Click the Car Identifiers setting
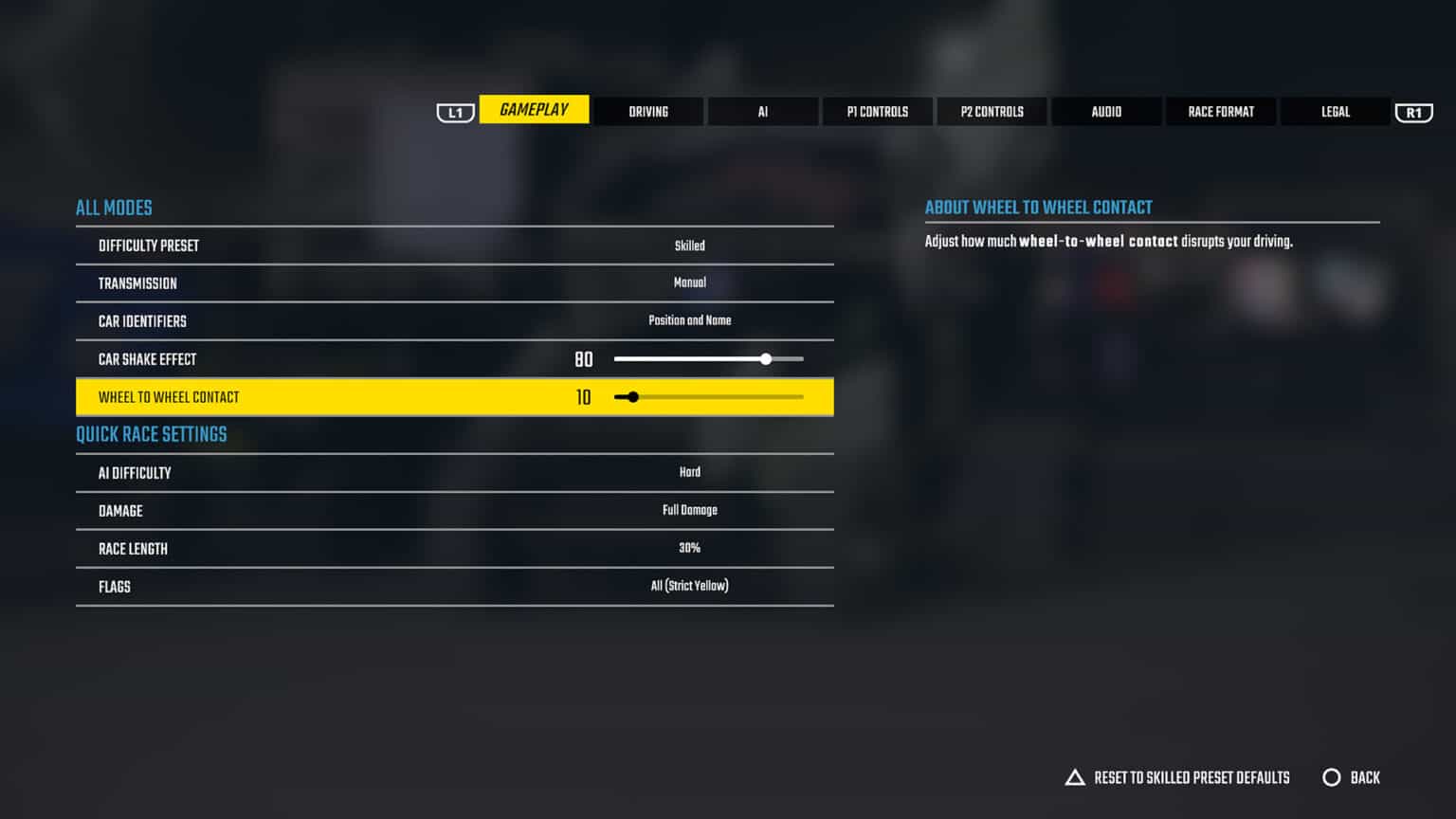Image resolution: width=1456 pixels, height=819 pixels. click(455, 320)
